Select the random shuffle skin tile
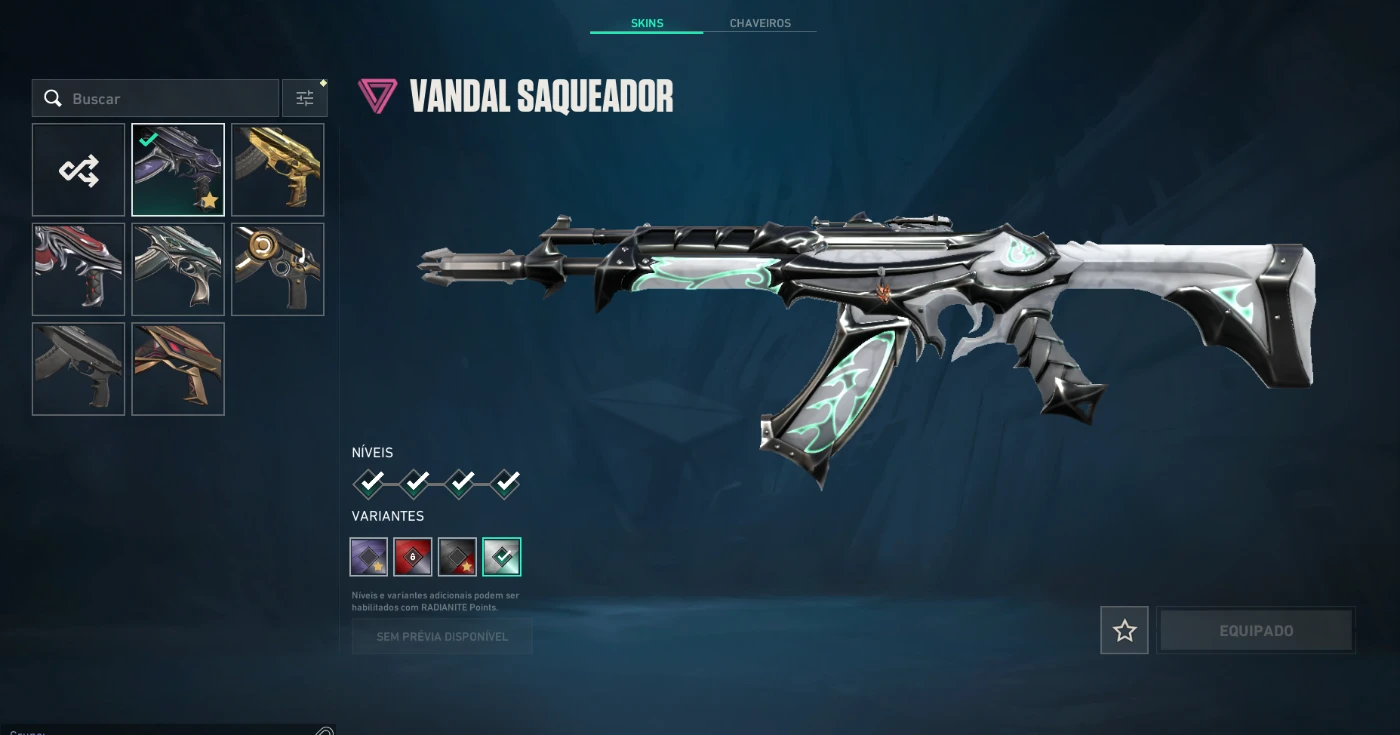 (x=79, y=170)
